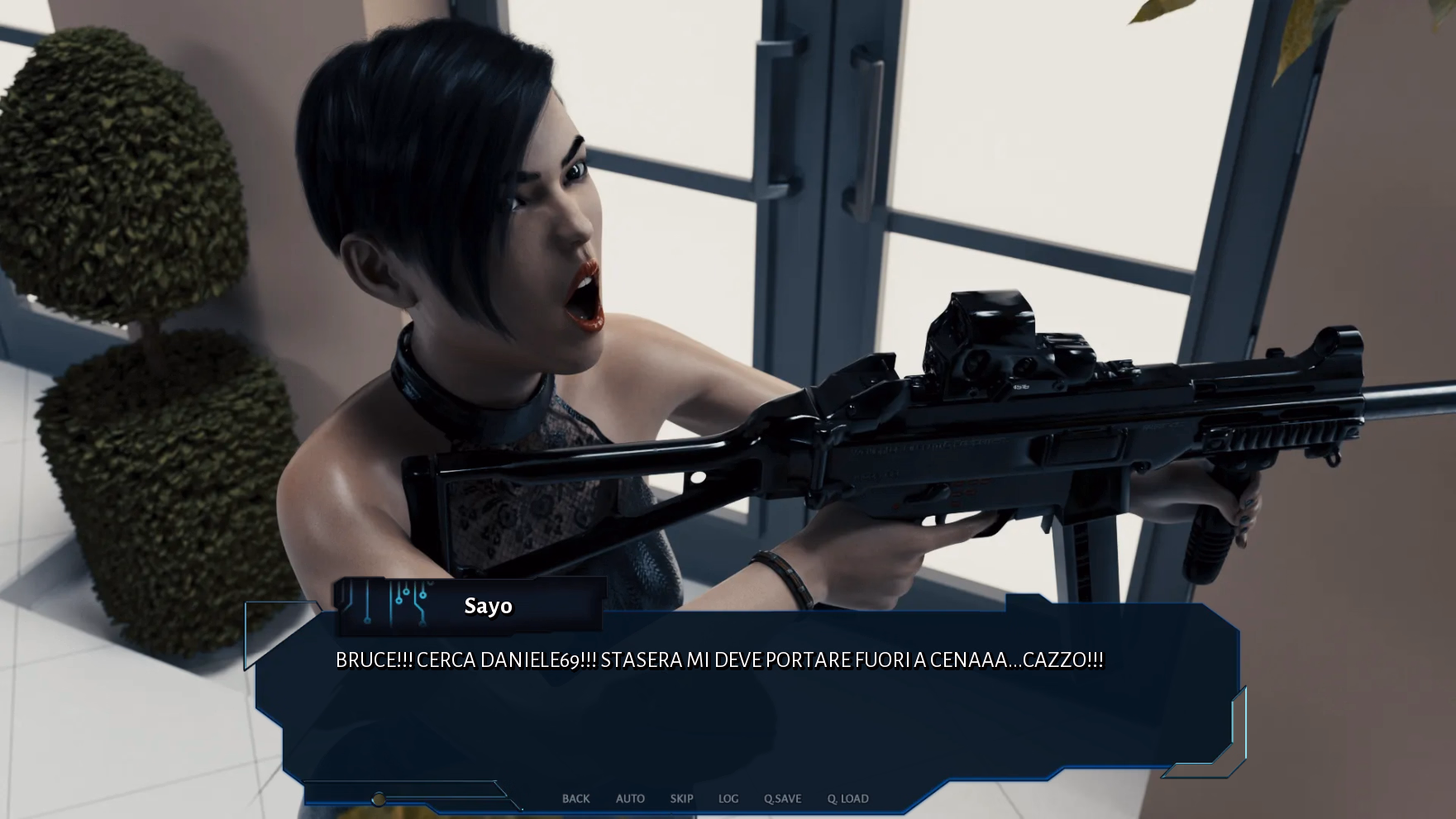This screenshot has width=1456, height=819.
Task: Click the textbox slider knob
Action: pos(379,799)
